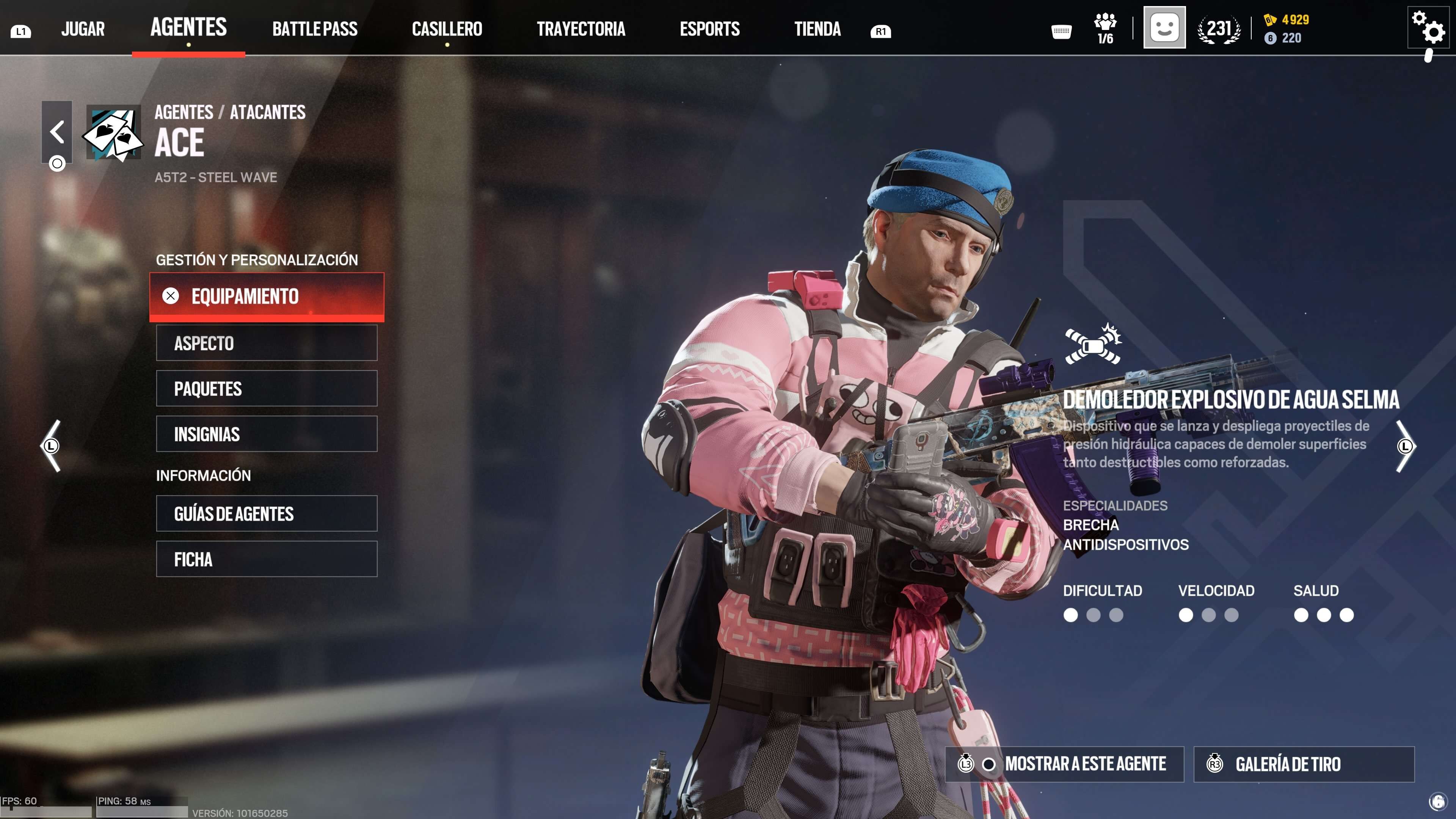
Task: Show the Ficha information page
Action: click(267, 559)
